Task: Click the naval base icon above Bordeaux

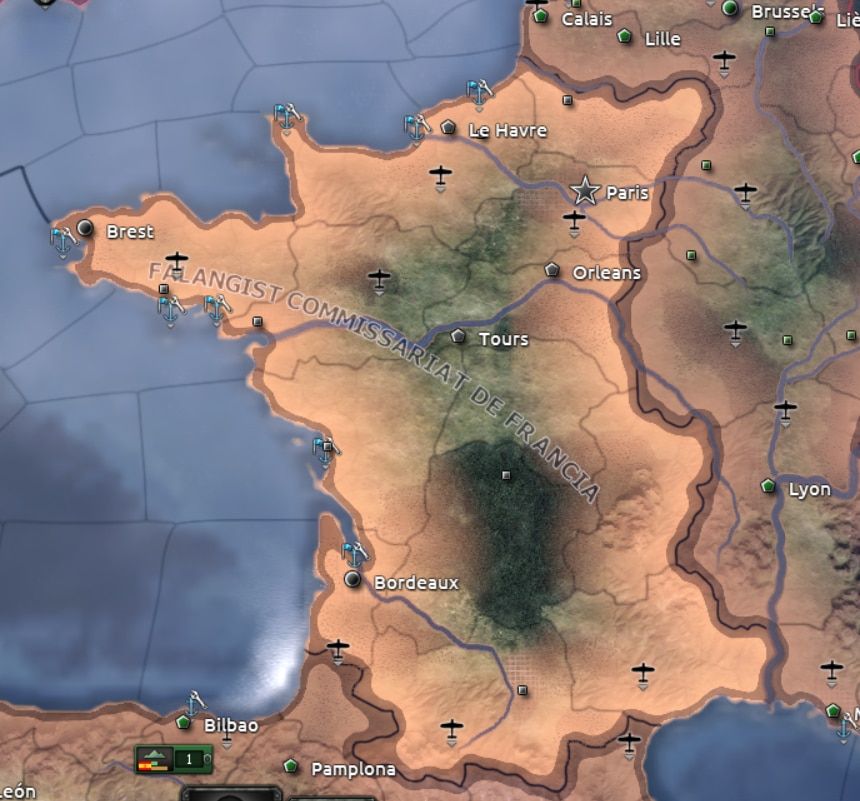Action: pos(355,553)
